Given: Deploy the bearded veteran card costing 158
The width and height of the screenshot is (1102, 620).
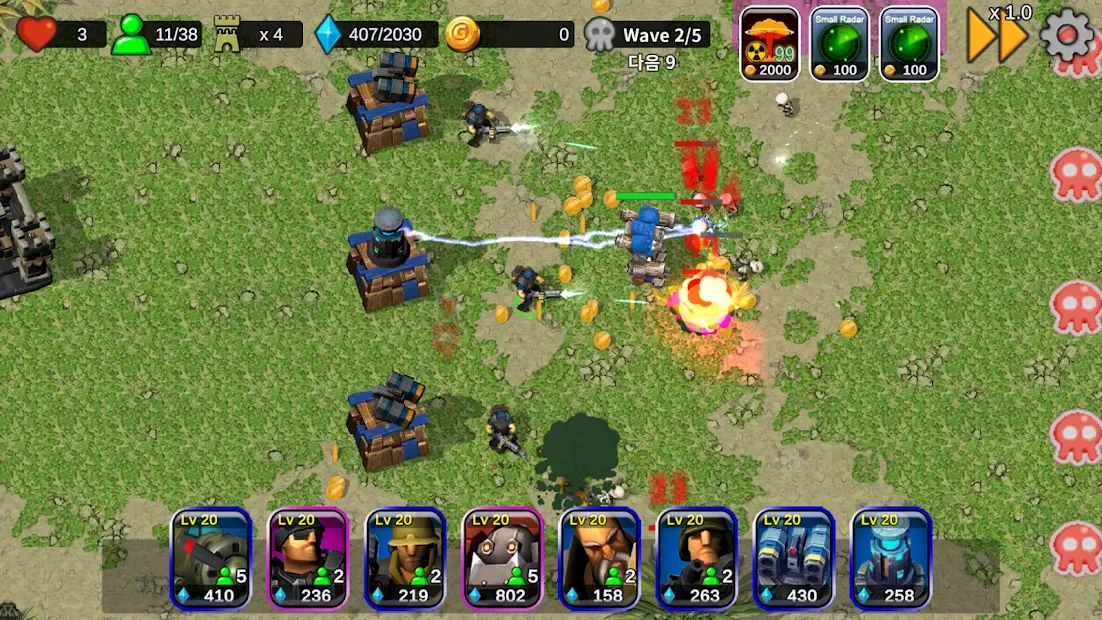Looking at the screenshot, I should [x=599, y=558].
